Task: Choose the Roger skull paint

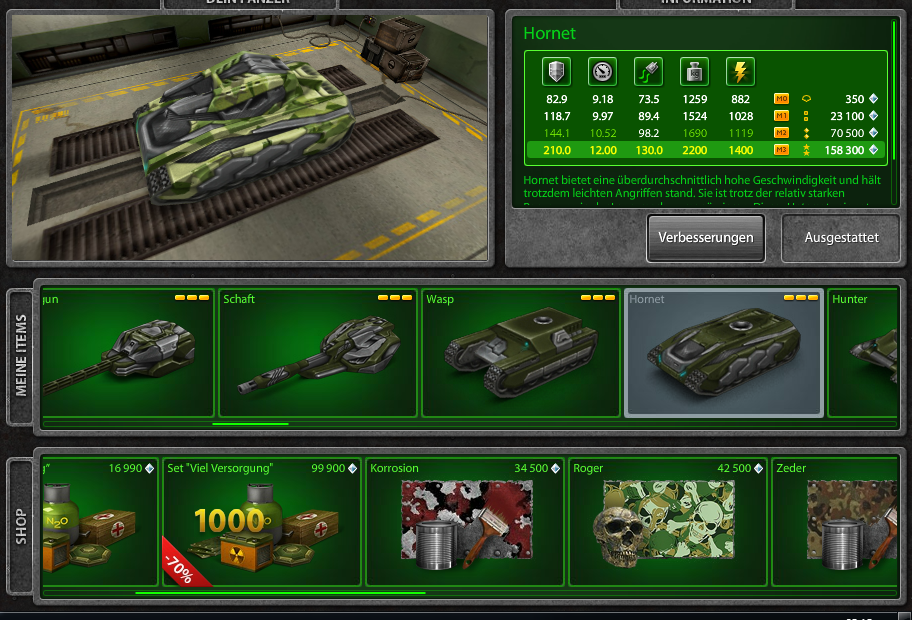Action: 667,522
